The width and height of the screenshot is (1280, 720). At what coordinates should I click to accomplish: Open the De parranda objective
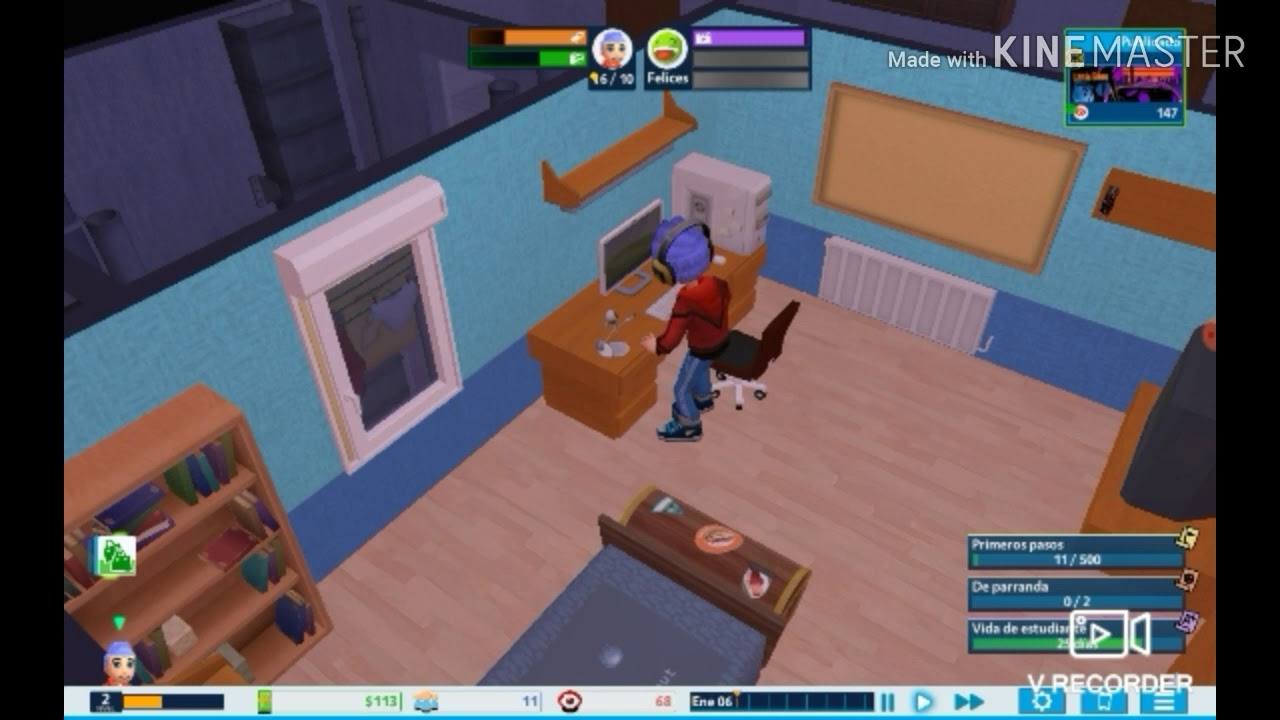(1076, 594)
